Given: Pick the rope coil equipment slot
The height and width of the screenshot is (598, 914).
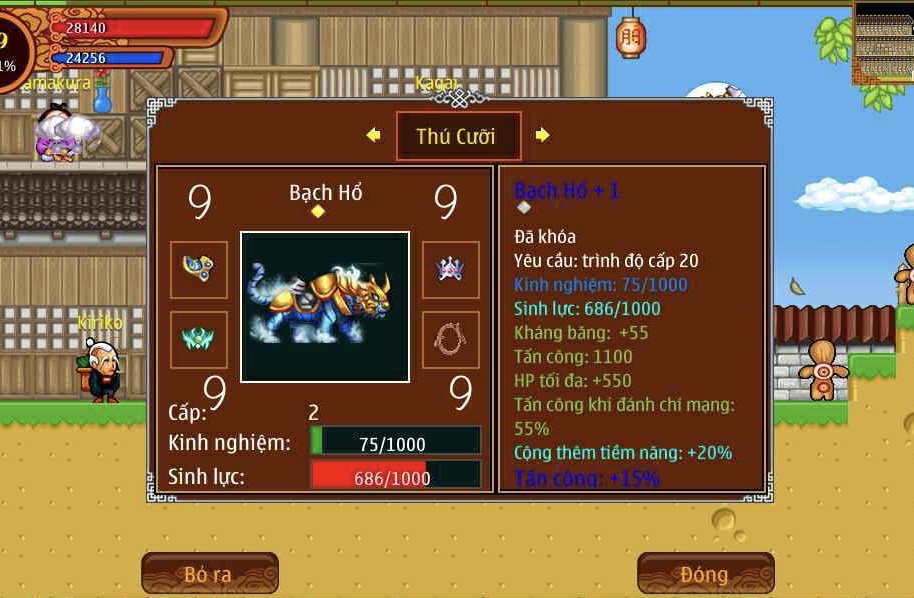Looking at the screenshot, I should [x=450, y=339].
